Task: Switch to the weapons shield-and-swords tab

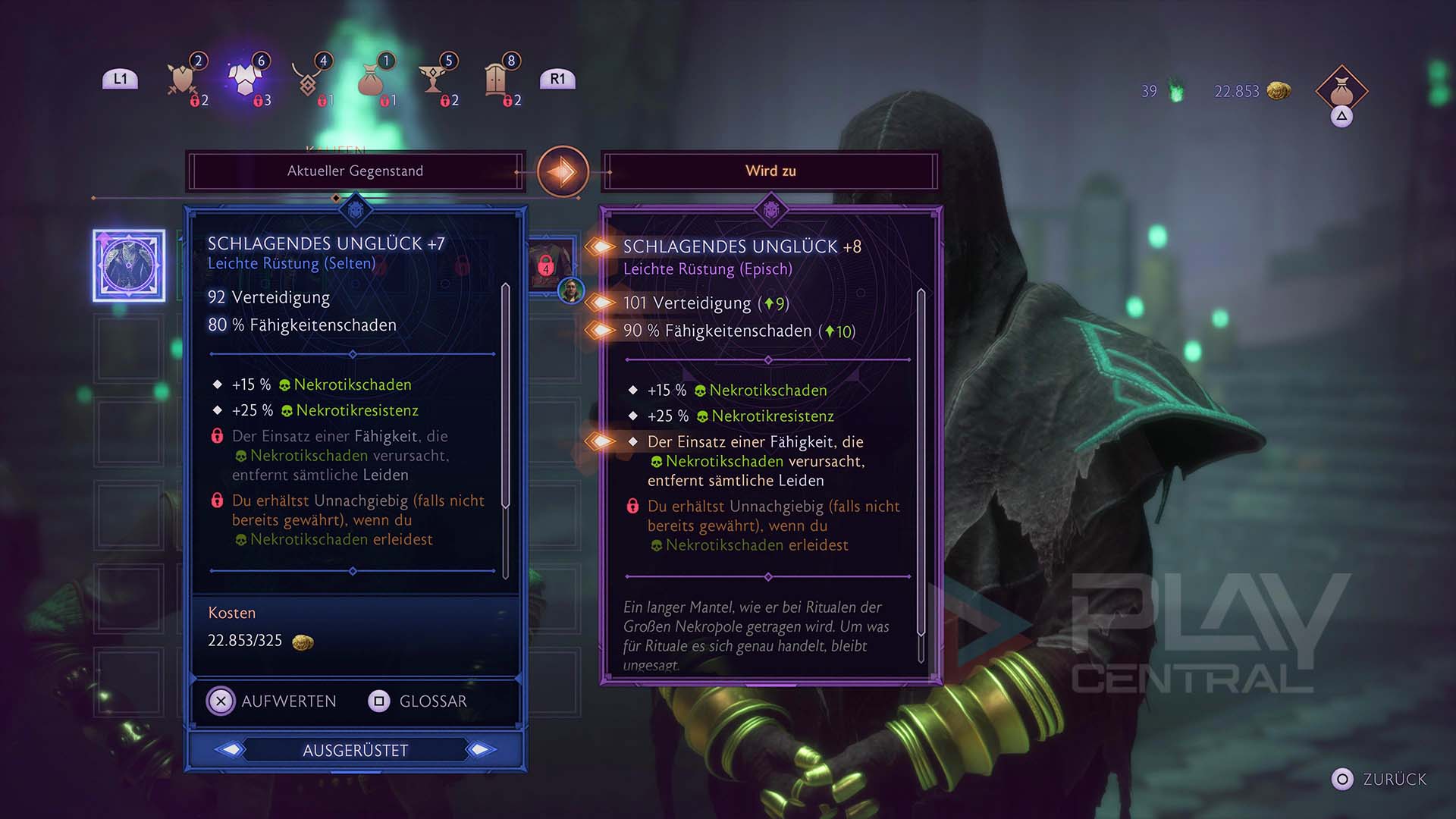Action: (182, 80)
